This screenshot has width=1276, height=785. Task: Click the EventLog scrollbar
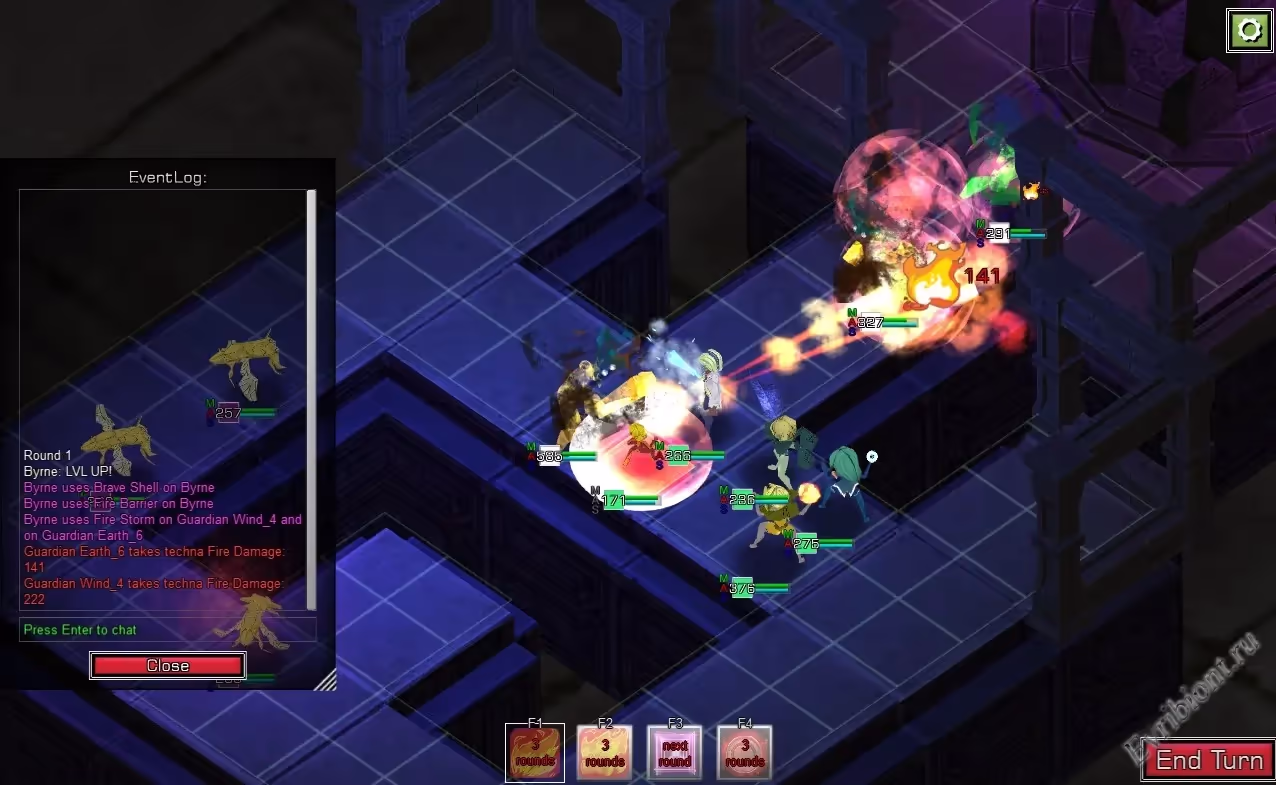311,400
